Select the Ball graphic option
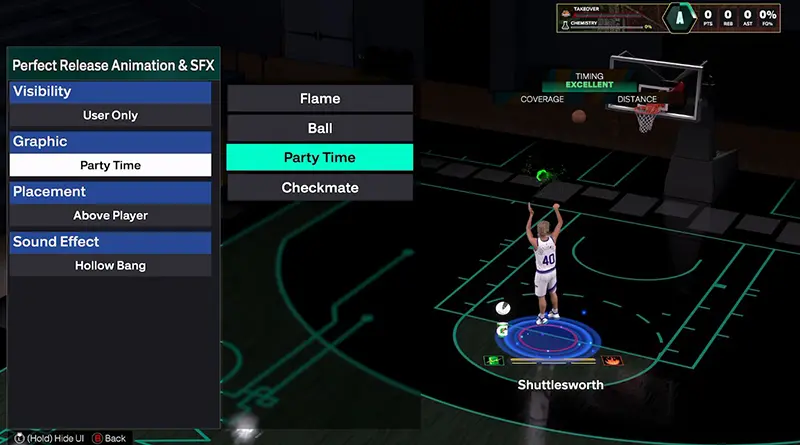 coord(319,128)
